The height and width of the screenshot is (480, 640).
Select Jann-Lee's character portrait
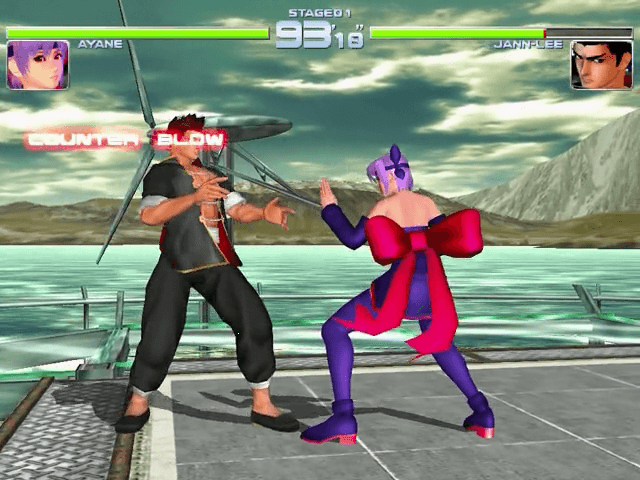601,65
